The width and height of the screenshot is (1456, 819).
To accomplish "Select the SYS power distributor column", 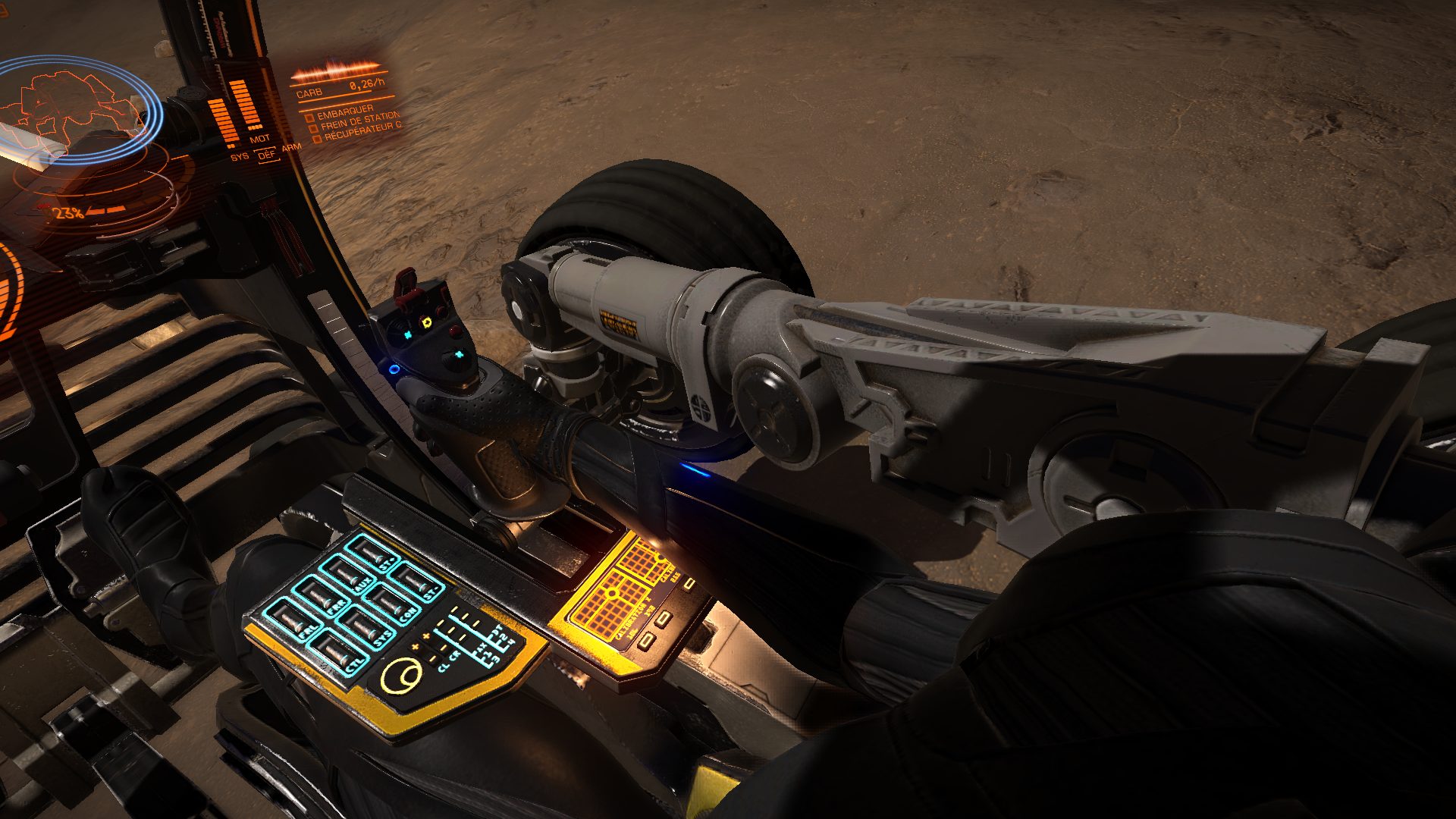I will pyautogui.click(x=221, y=121).
